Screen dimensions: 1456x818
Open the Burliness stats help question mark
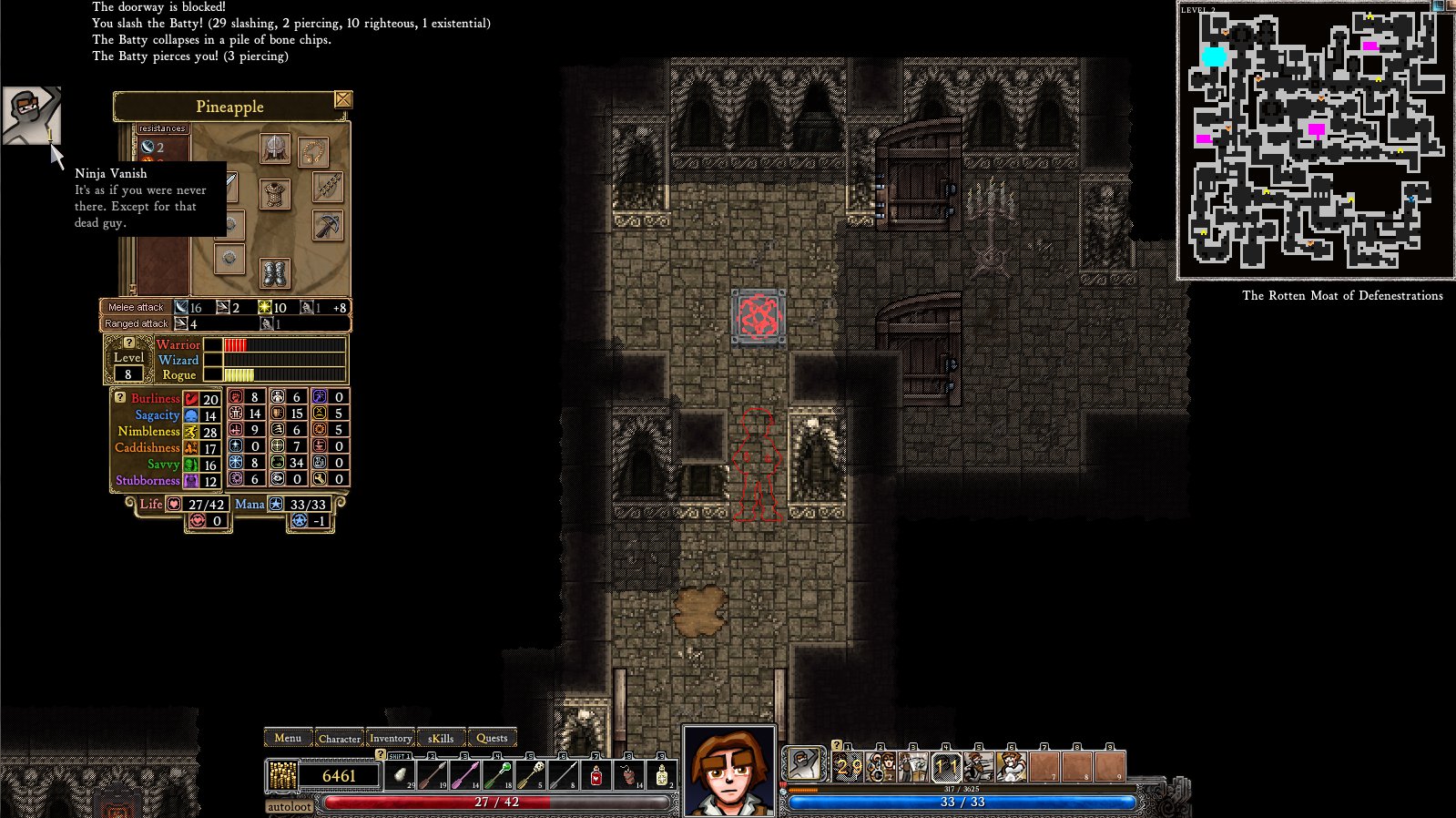119,397
